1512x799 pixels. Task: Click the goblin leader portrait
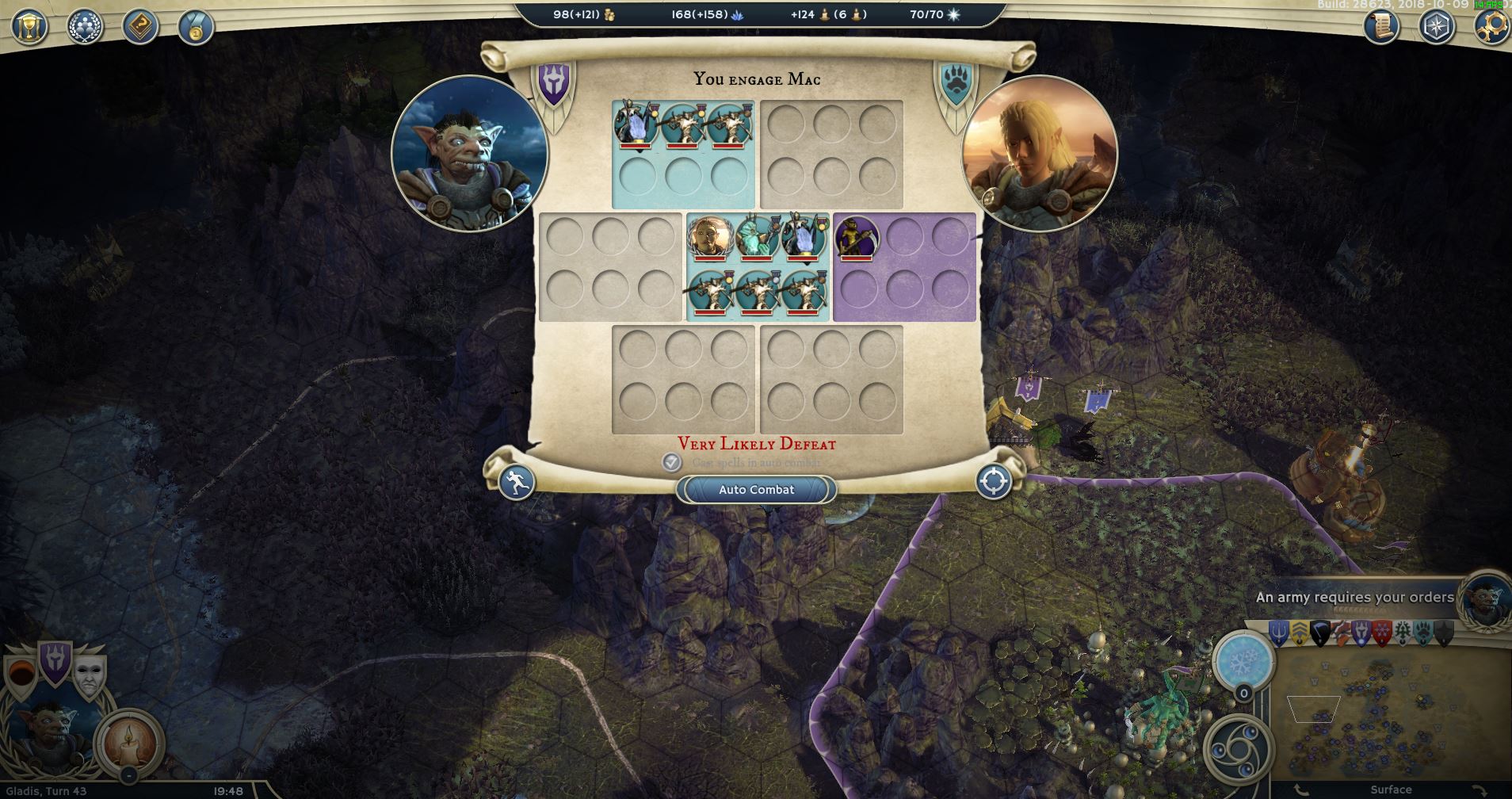470,153
